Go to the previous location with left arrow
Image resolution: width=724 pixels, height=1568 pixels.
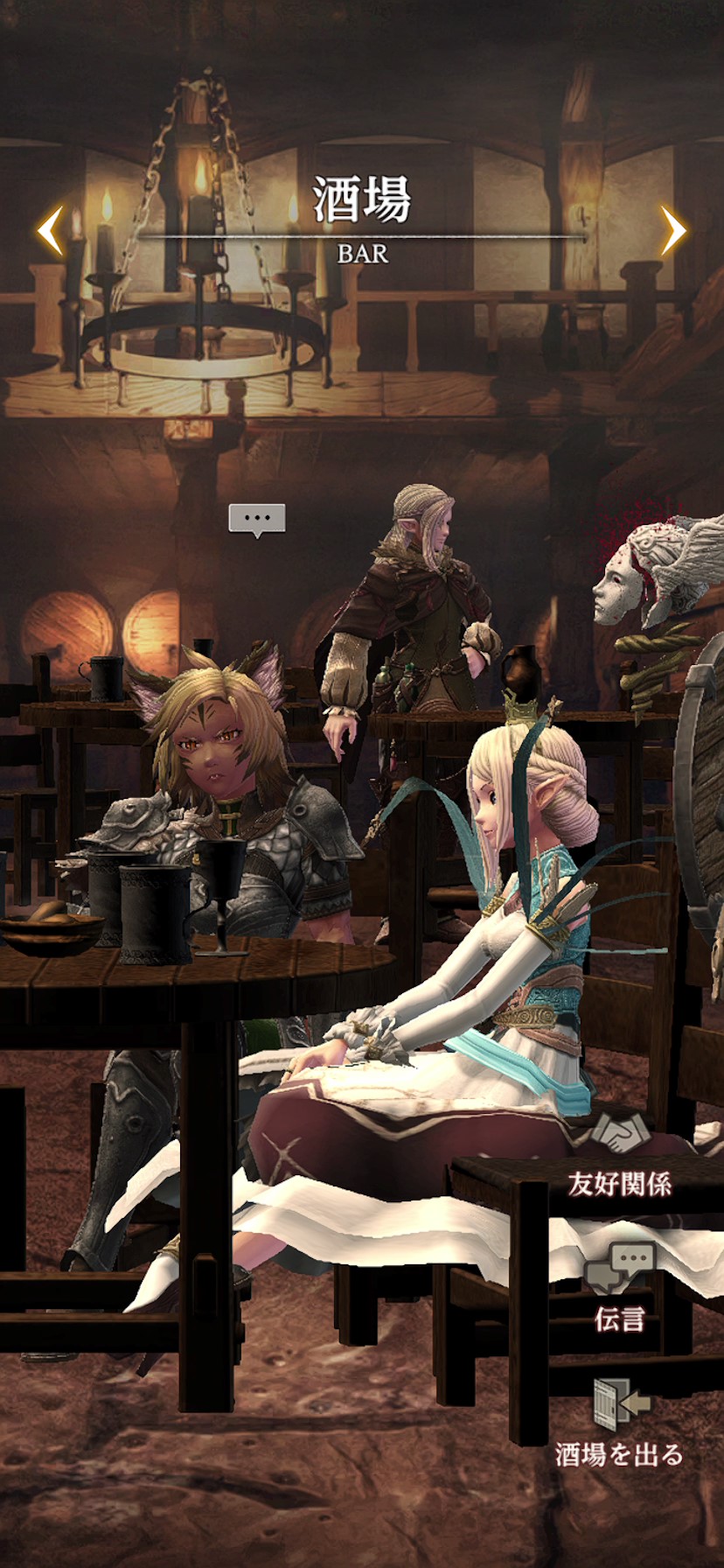point(51,231)
